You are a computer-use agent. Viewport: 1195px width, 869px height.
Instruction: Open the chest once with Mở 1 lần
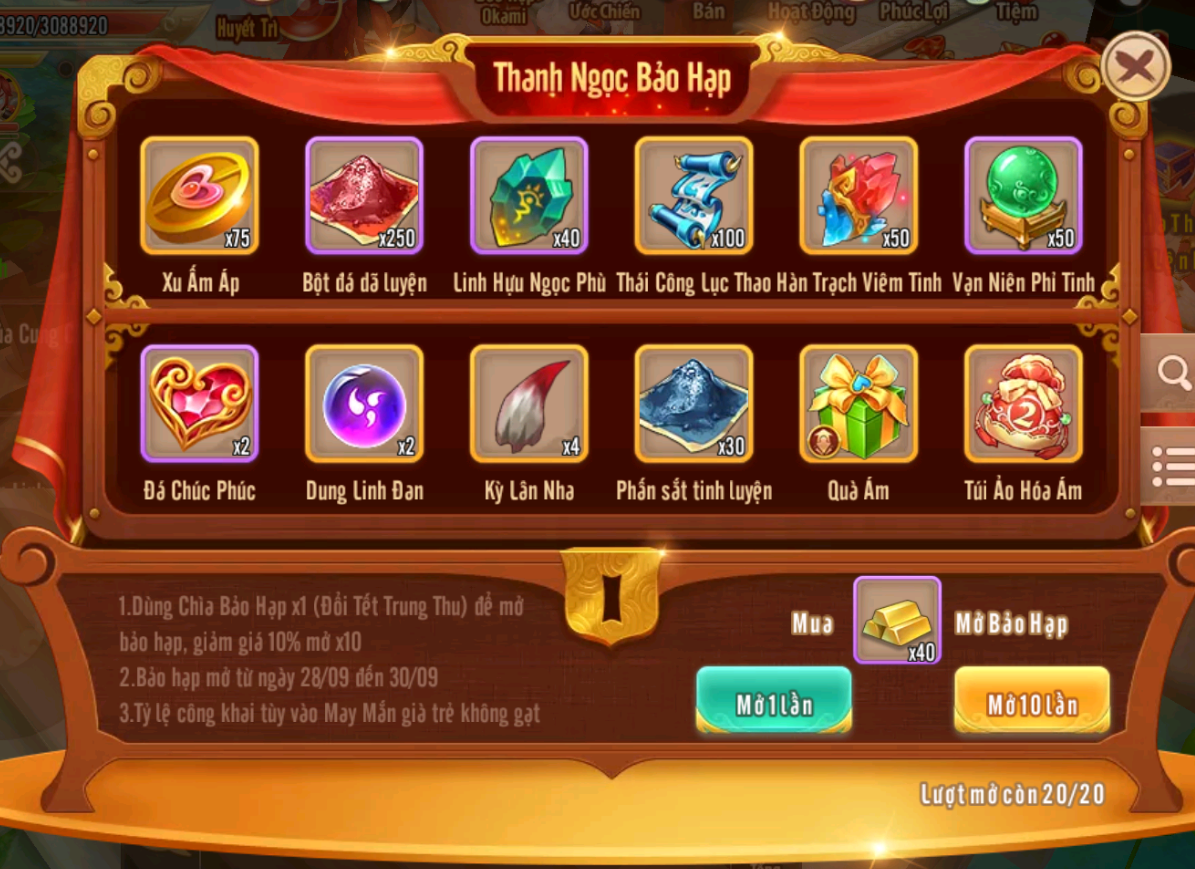point(774,702)
